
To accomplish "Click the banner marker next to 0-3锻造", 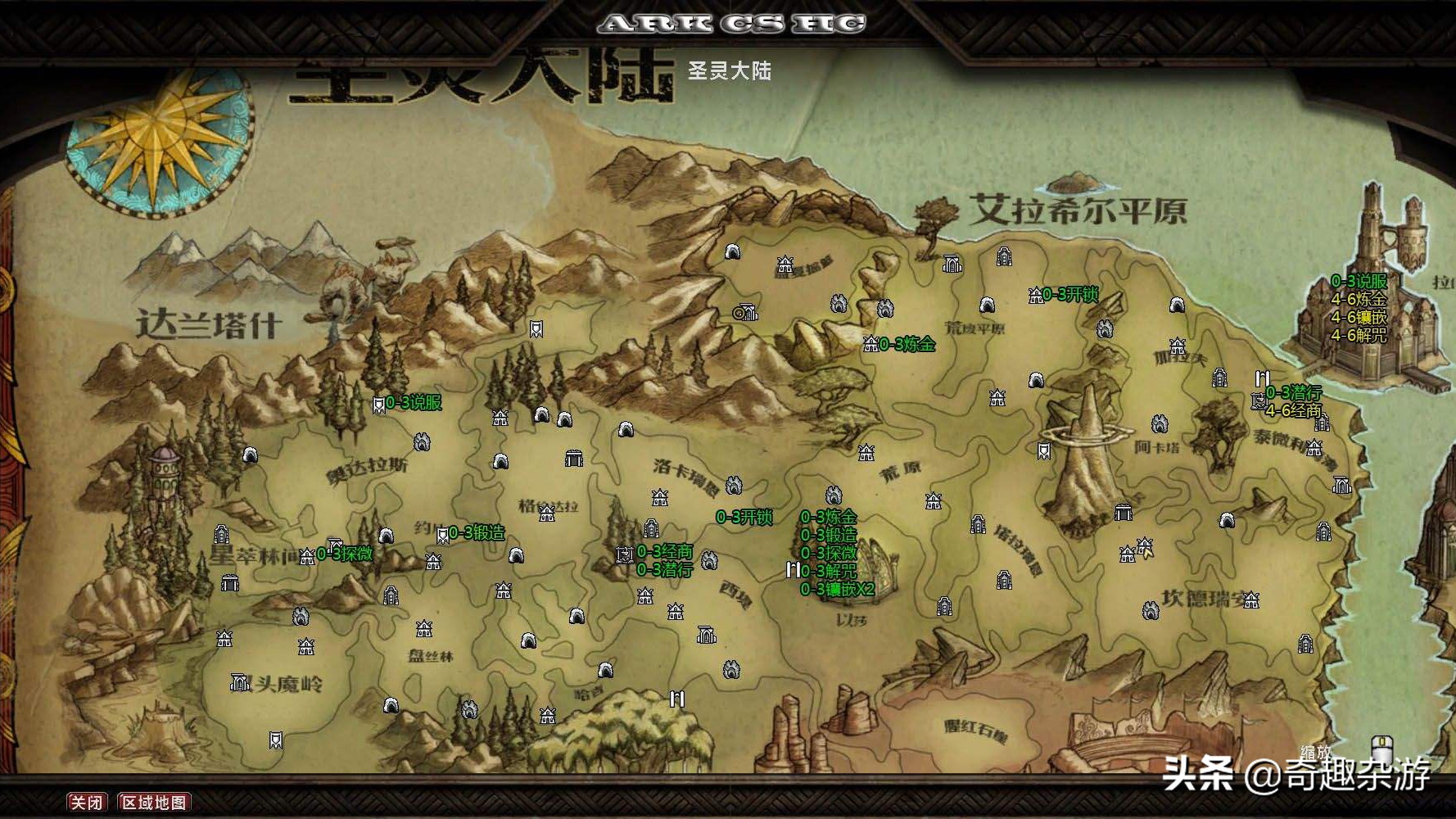I will pyautogui.click(x=442, y=535).
